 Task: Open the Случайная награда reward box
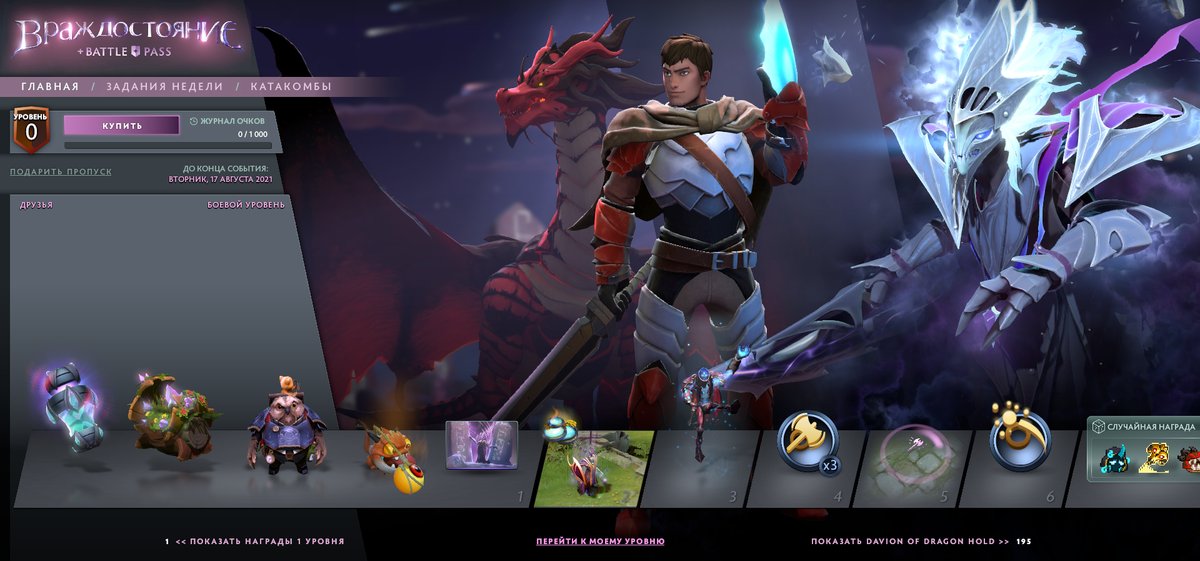[1143, 452]
